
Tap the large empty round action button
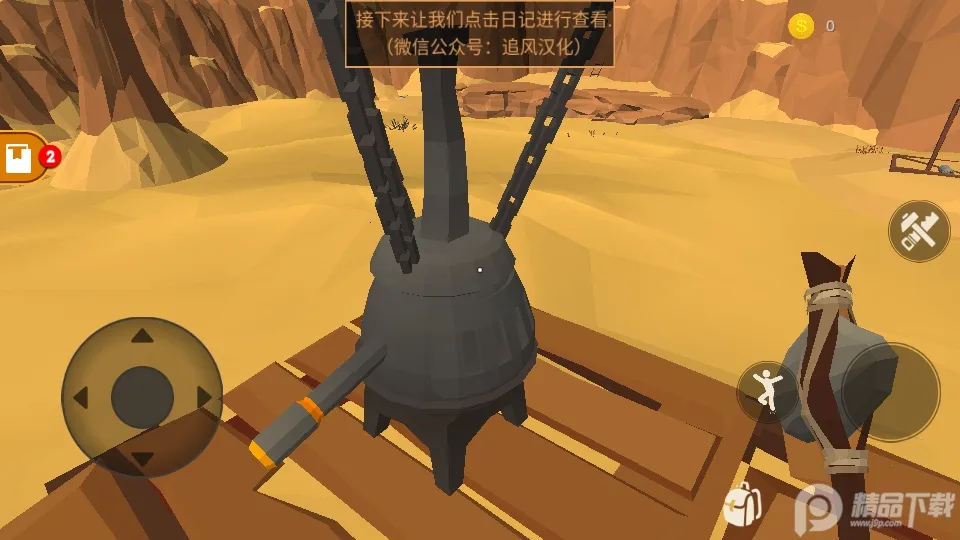click(x=890, y=392)
